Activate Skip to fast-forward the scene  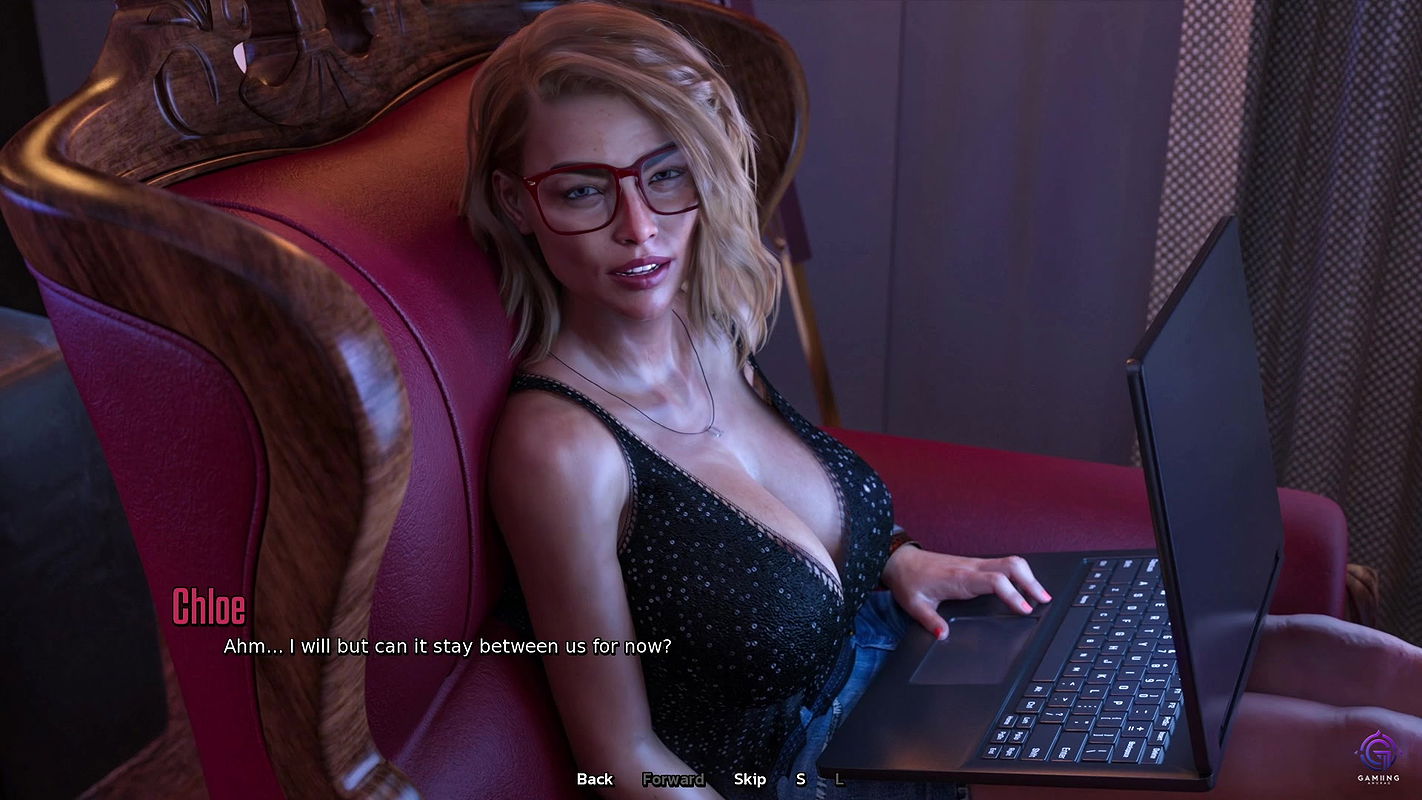click(751, 778)
